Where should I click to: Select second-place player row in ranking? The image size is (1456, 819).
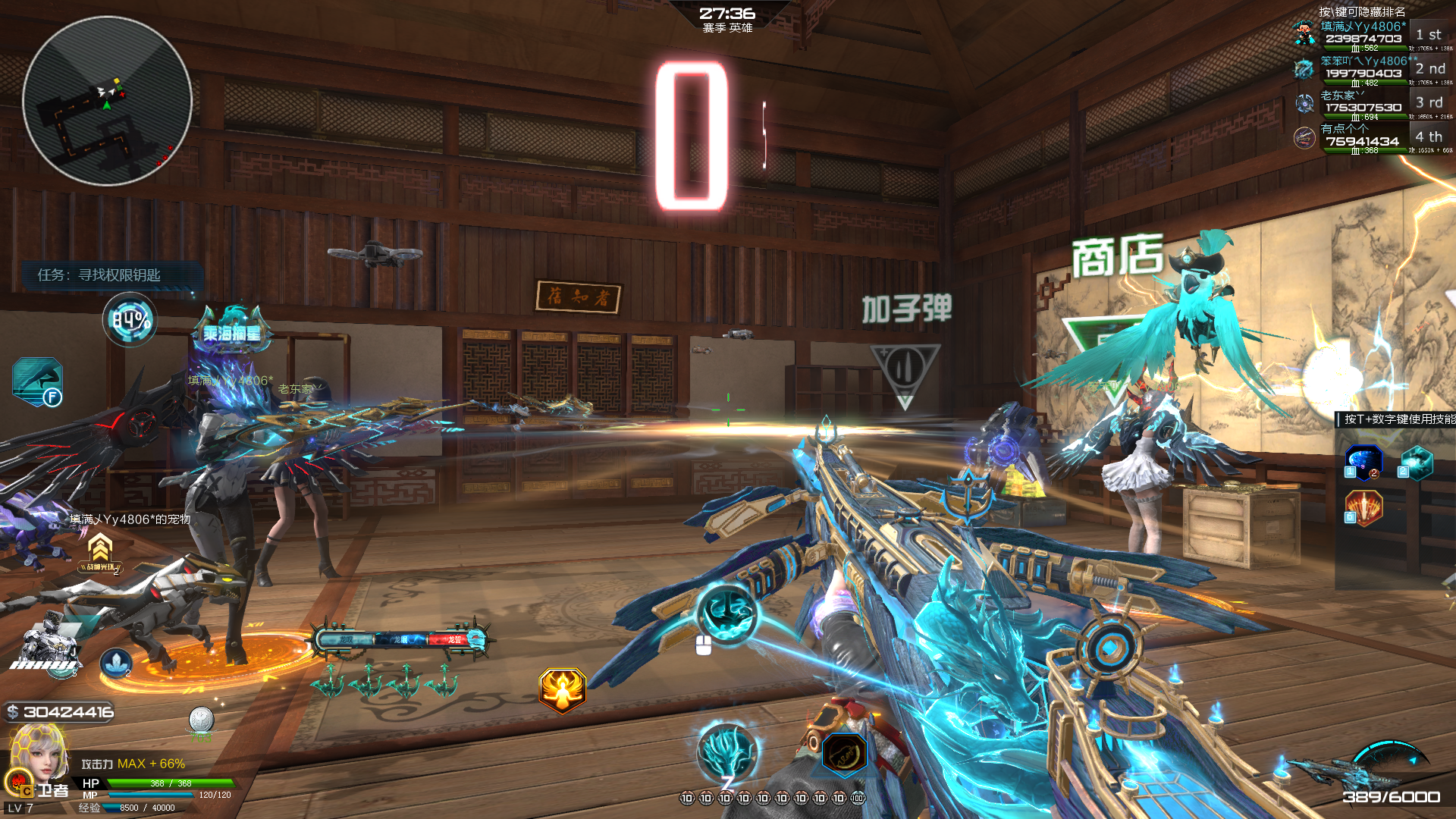[x=1363, y=69]
